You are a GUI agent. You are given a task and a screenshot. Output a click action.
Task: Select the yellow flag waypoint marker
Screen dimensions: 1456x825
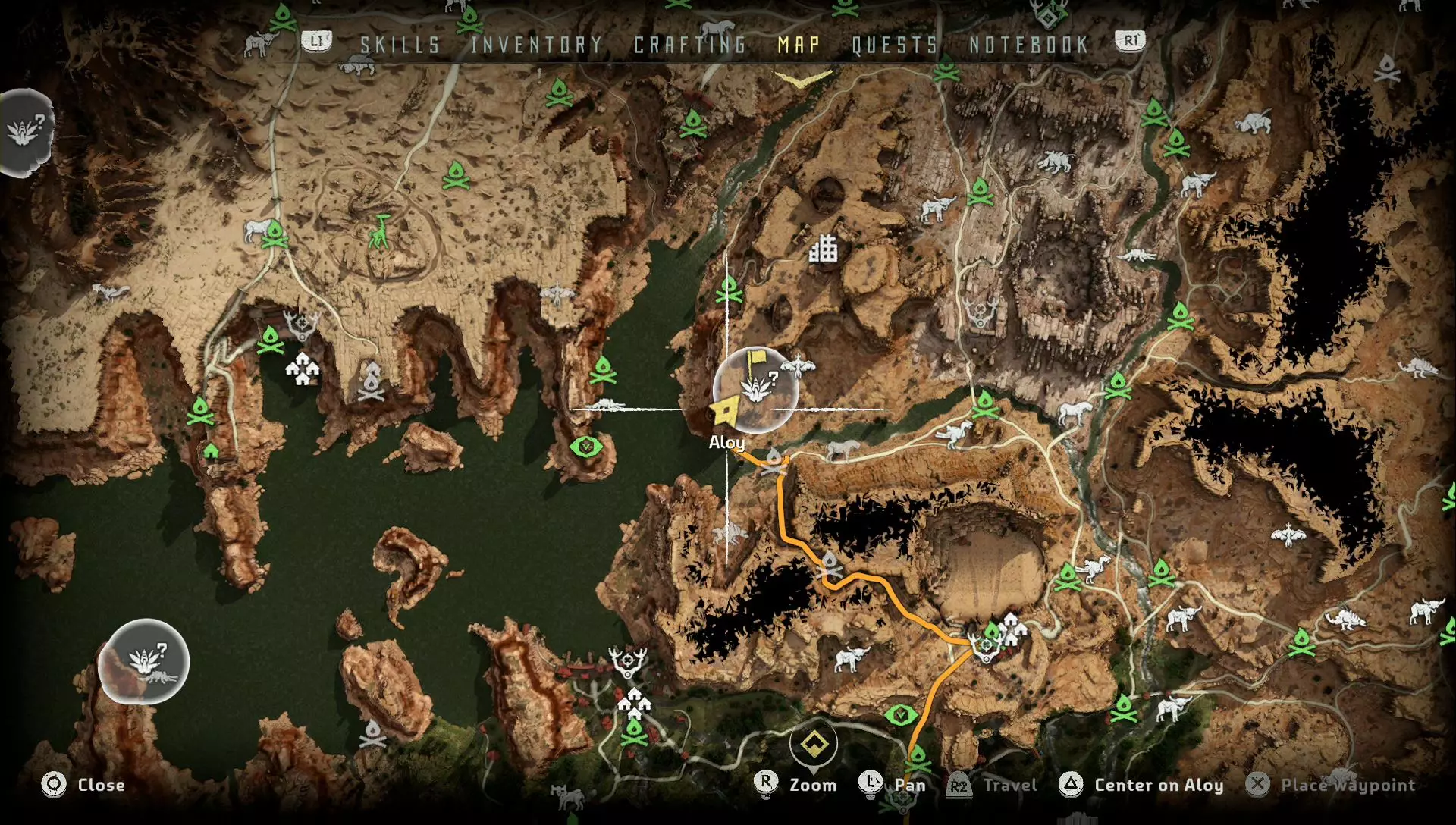(x=756, y=359)
